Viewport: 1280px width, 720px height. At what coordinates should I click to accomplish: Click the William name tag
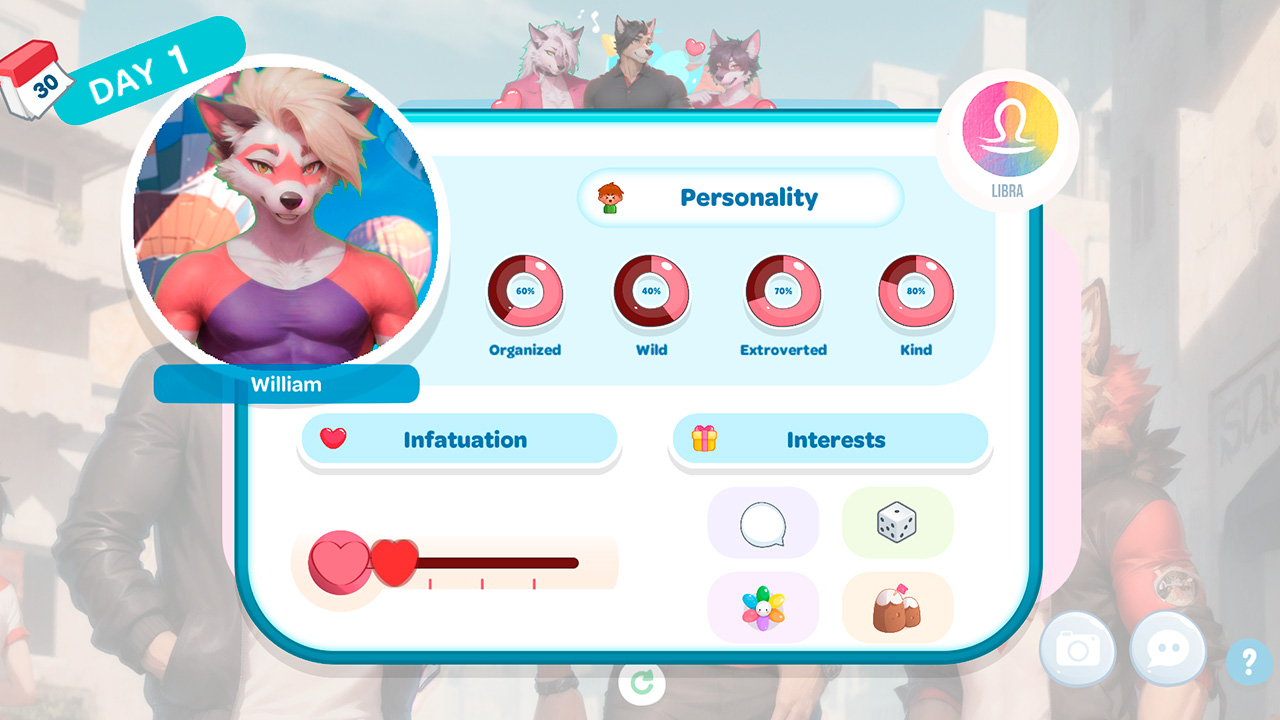[287, 384]
